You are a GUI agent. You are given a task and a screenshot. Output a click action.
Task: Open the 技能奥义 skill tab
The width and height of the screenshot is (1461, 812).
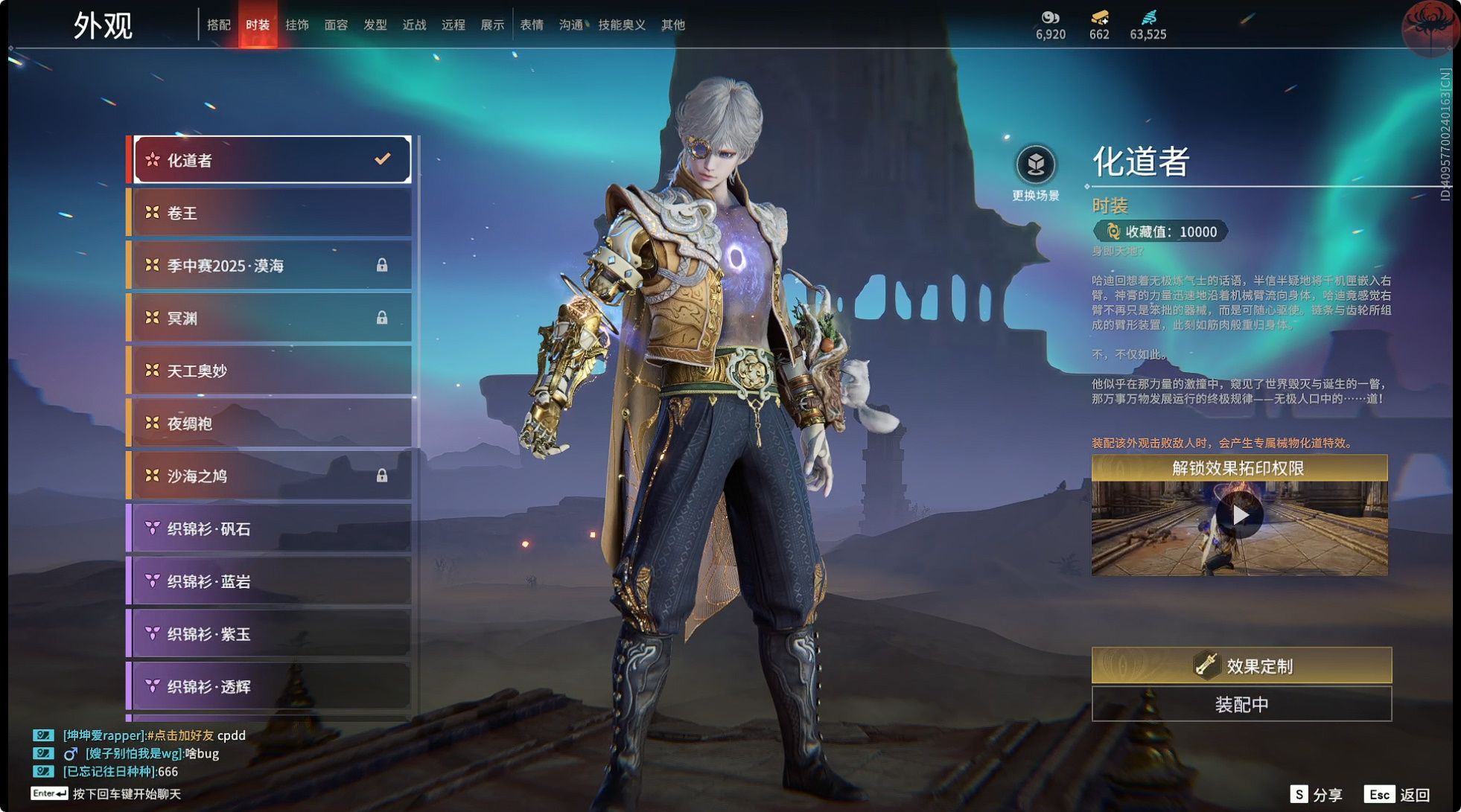(x=622, y=25)
